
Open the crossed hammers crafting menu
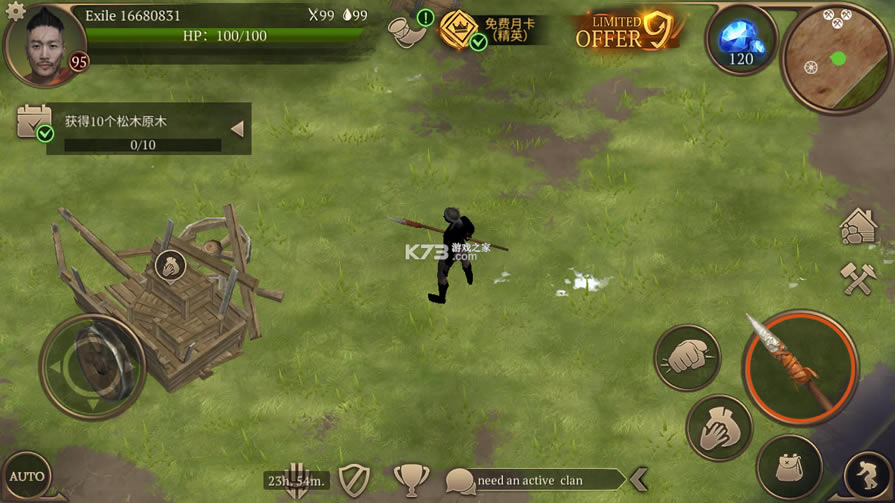click(859, 279)
